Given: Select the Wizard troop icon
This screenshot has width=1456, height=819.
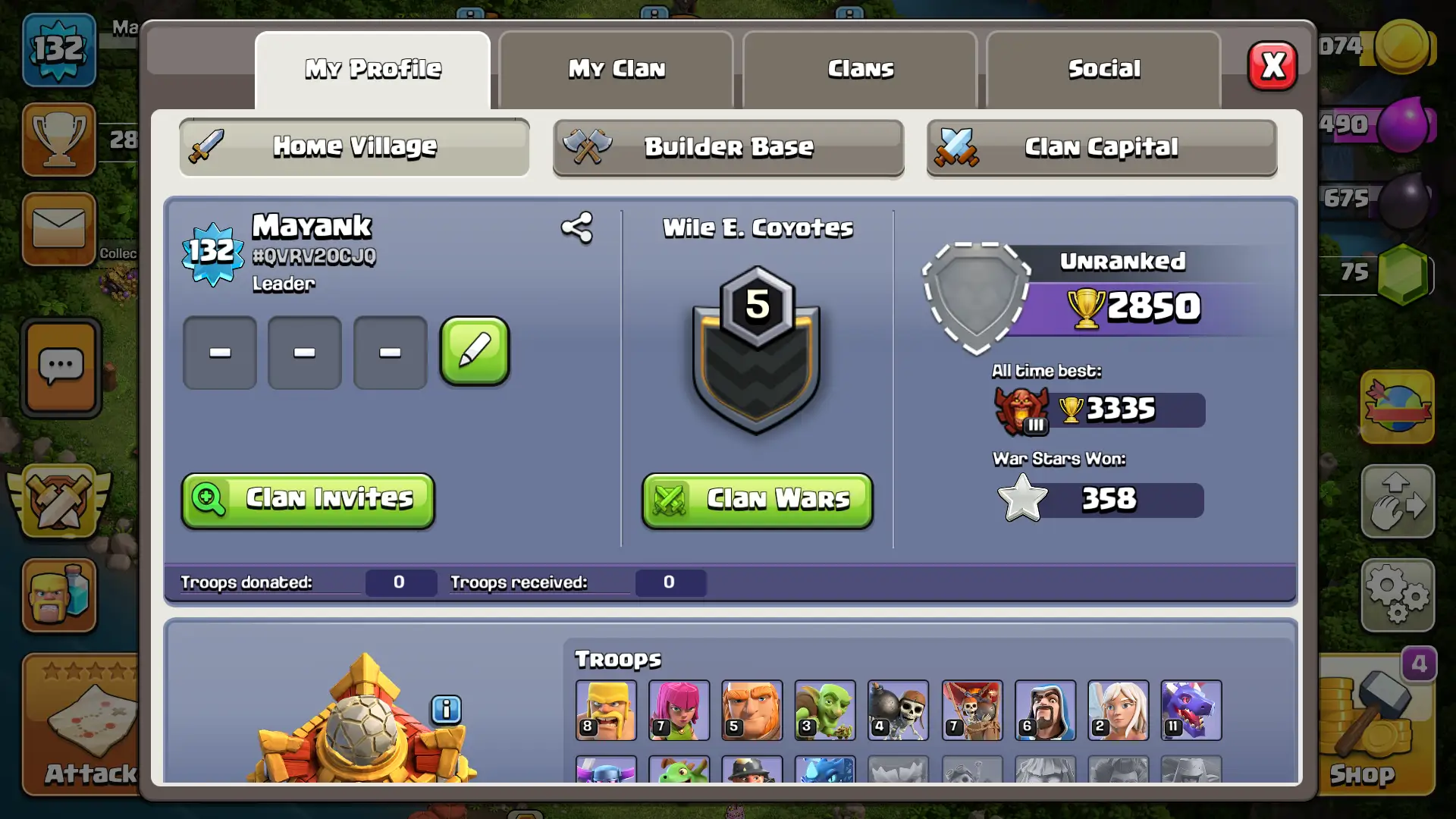Looking at the screenshot, I should pyautogui.click(x=1044, y=710).
